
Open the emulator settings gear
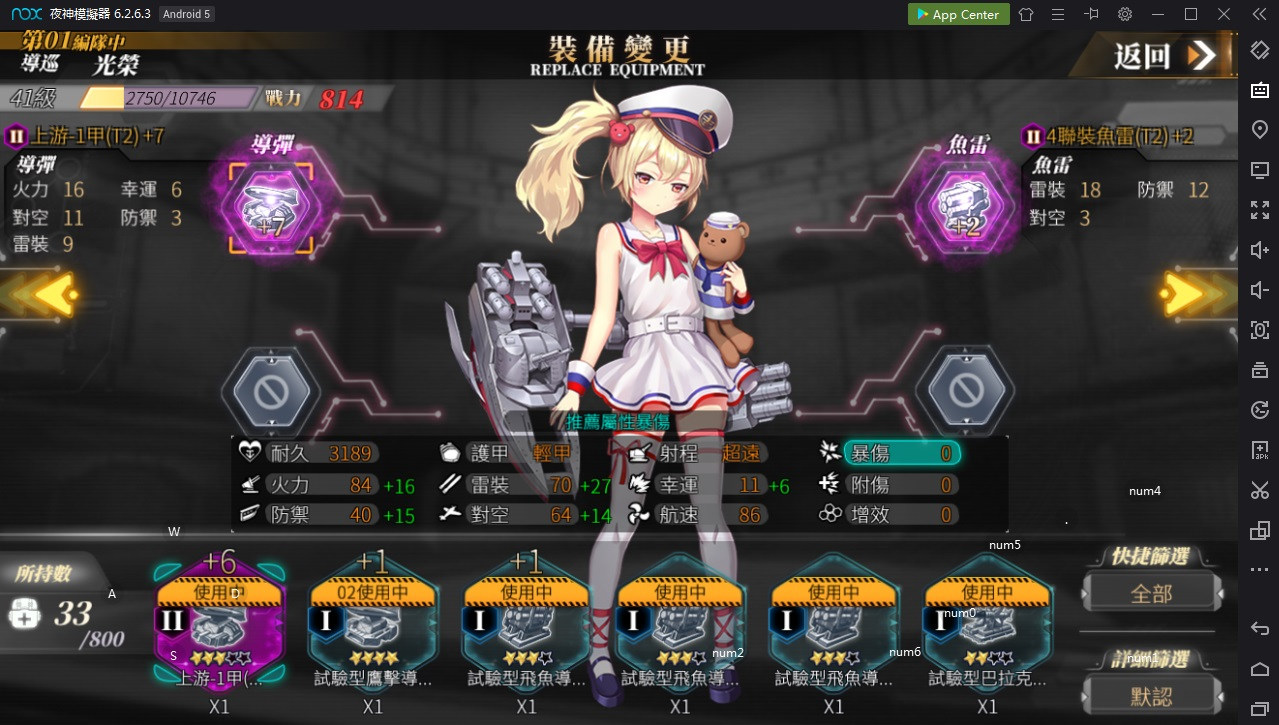[x=1125, y=14]
